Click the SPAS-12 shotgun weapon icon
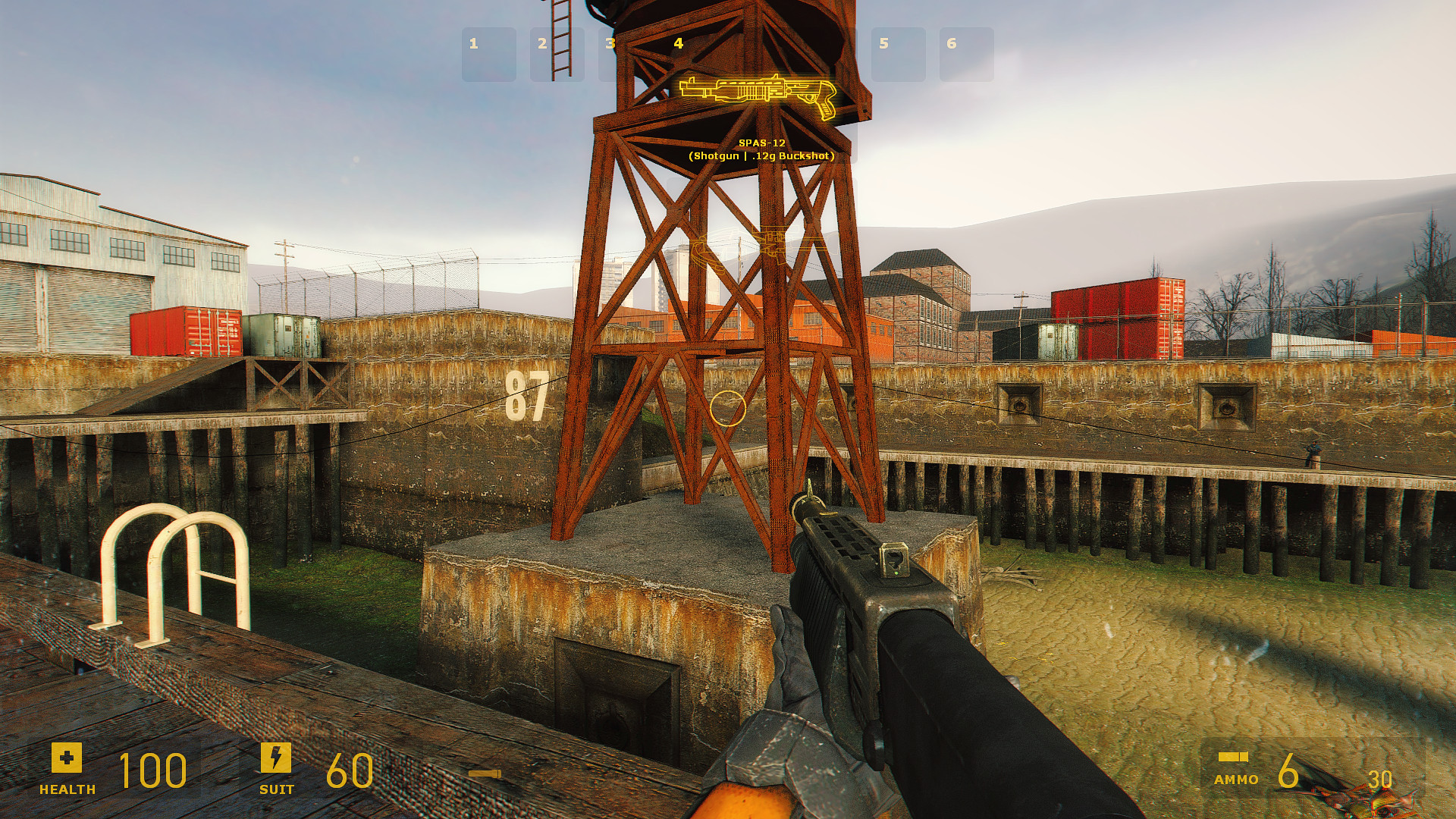 (x=758, y=95)
